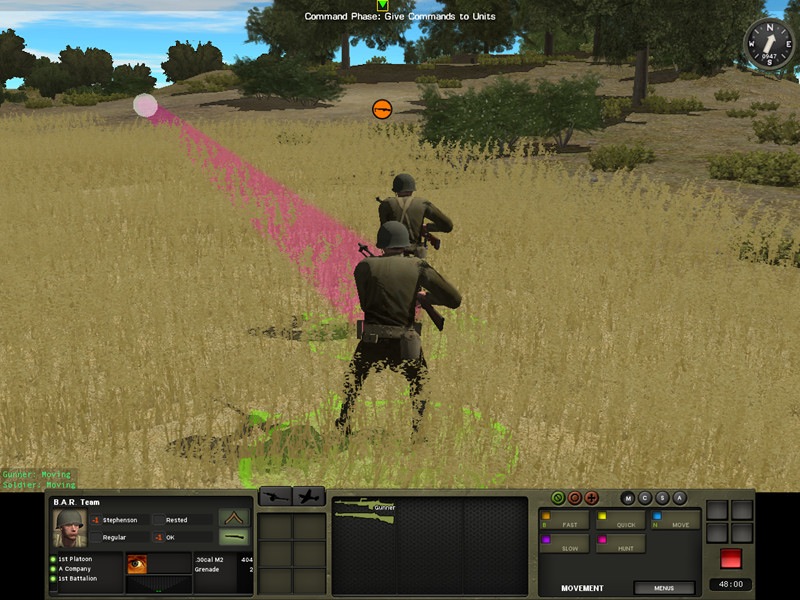Click the green circular icon button
Image resolution: width=800 pixels, height=600 pixels.
click(x=558, y=498)
